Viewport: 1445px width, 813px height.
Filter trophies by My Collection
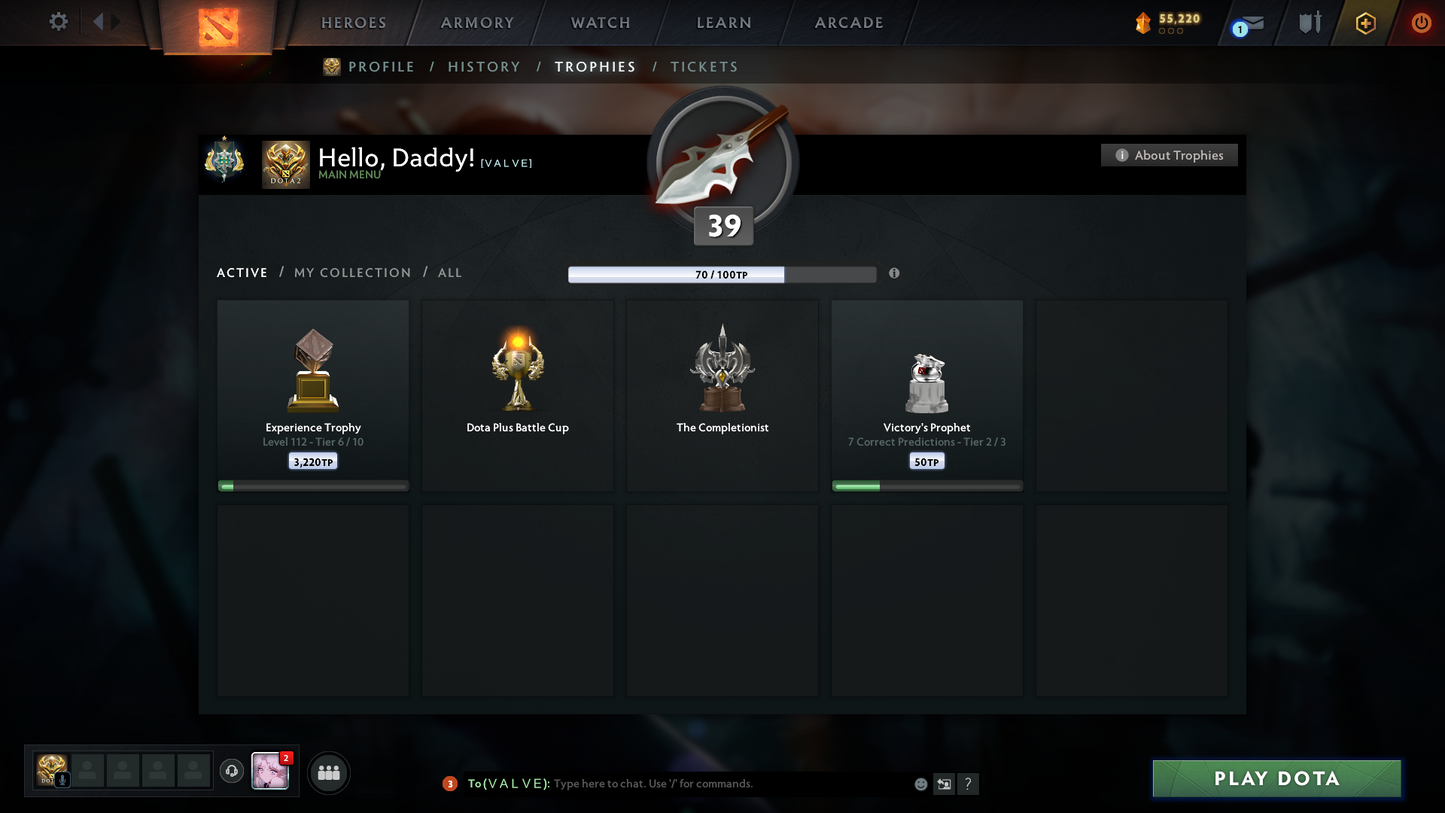[352, 273]
